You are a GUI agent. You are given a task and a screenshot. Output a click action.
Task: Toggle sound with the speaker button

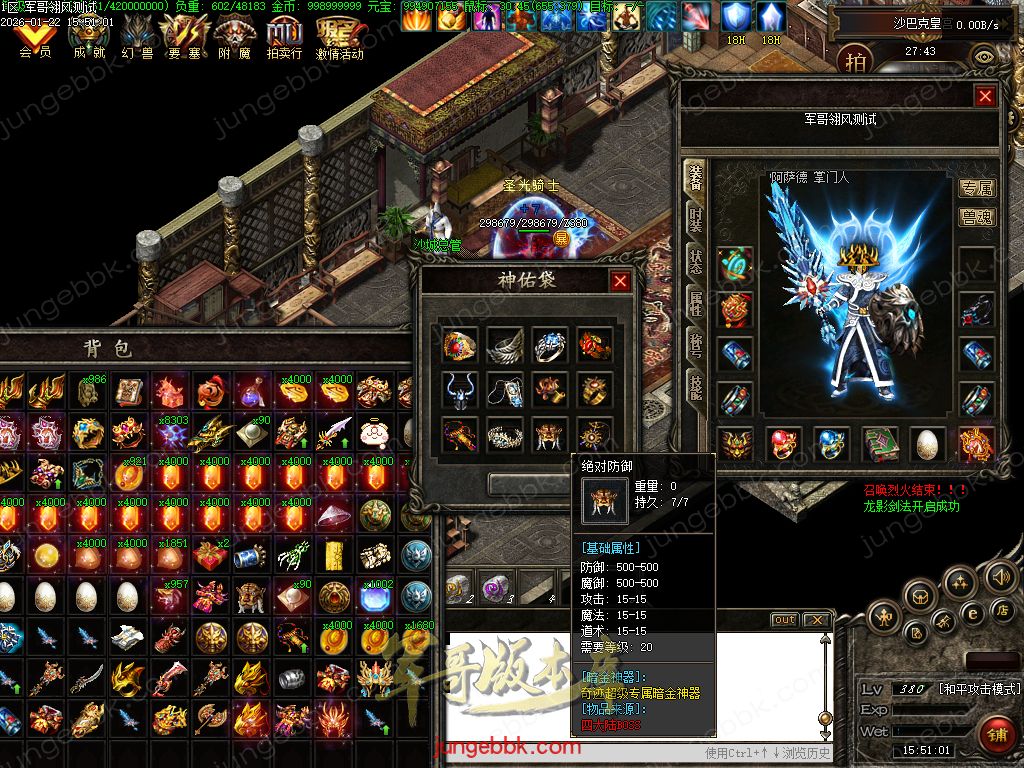pos(1000,576)
